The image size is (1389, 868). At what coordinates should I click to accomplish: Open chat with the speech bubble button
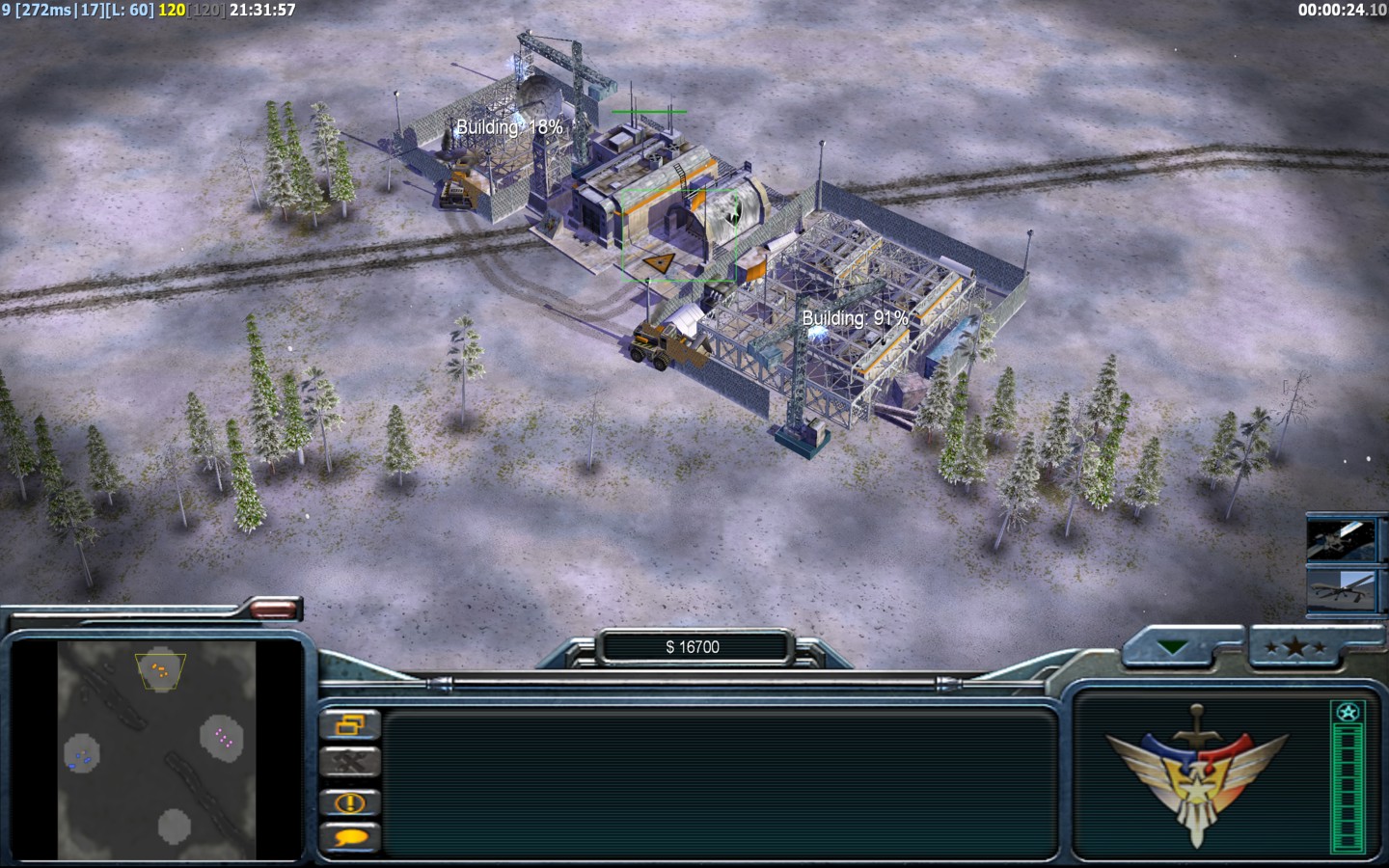pos(349,837)
